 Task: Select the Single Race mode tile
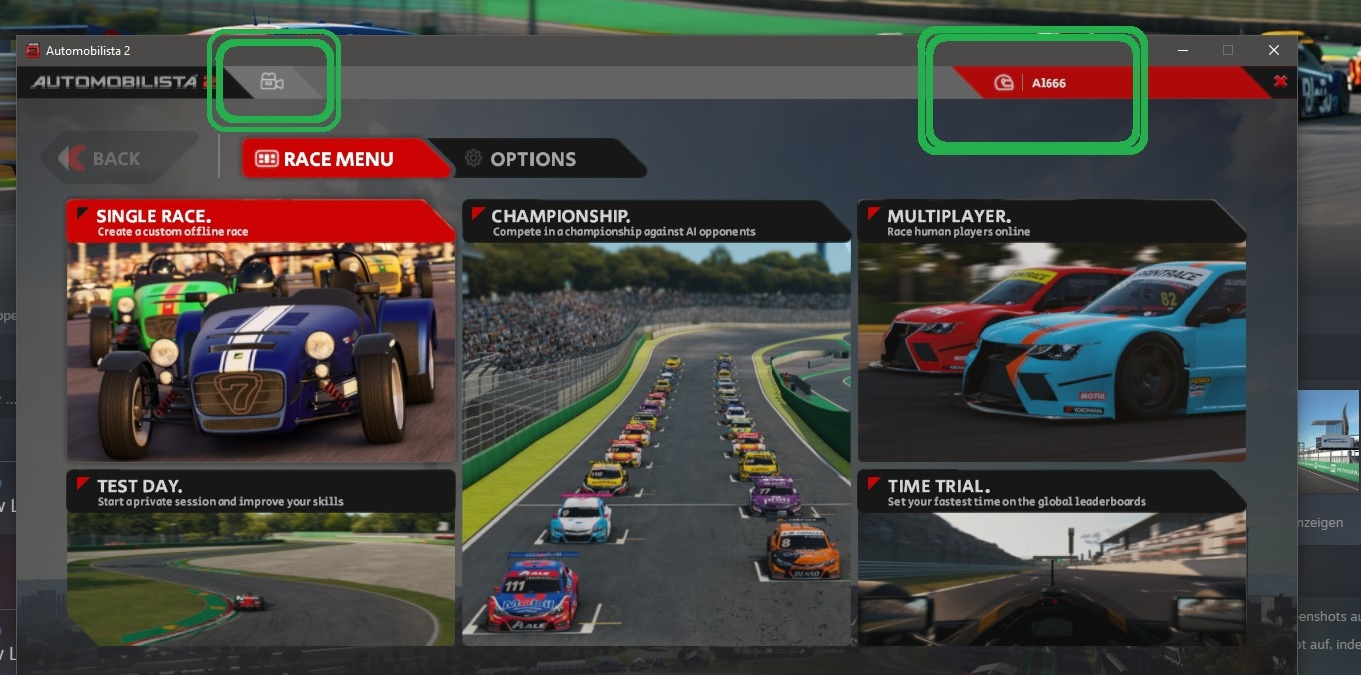[260, 330]
